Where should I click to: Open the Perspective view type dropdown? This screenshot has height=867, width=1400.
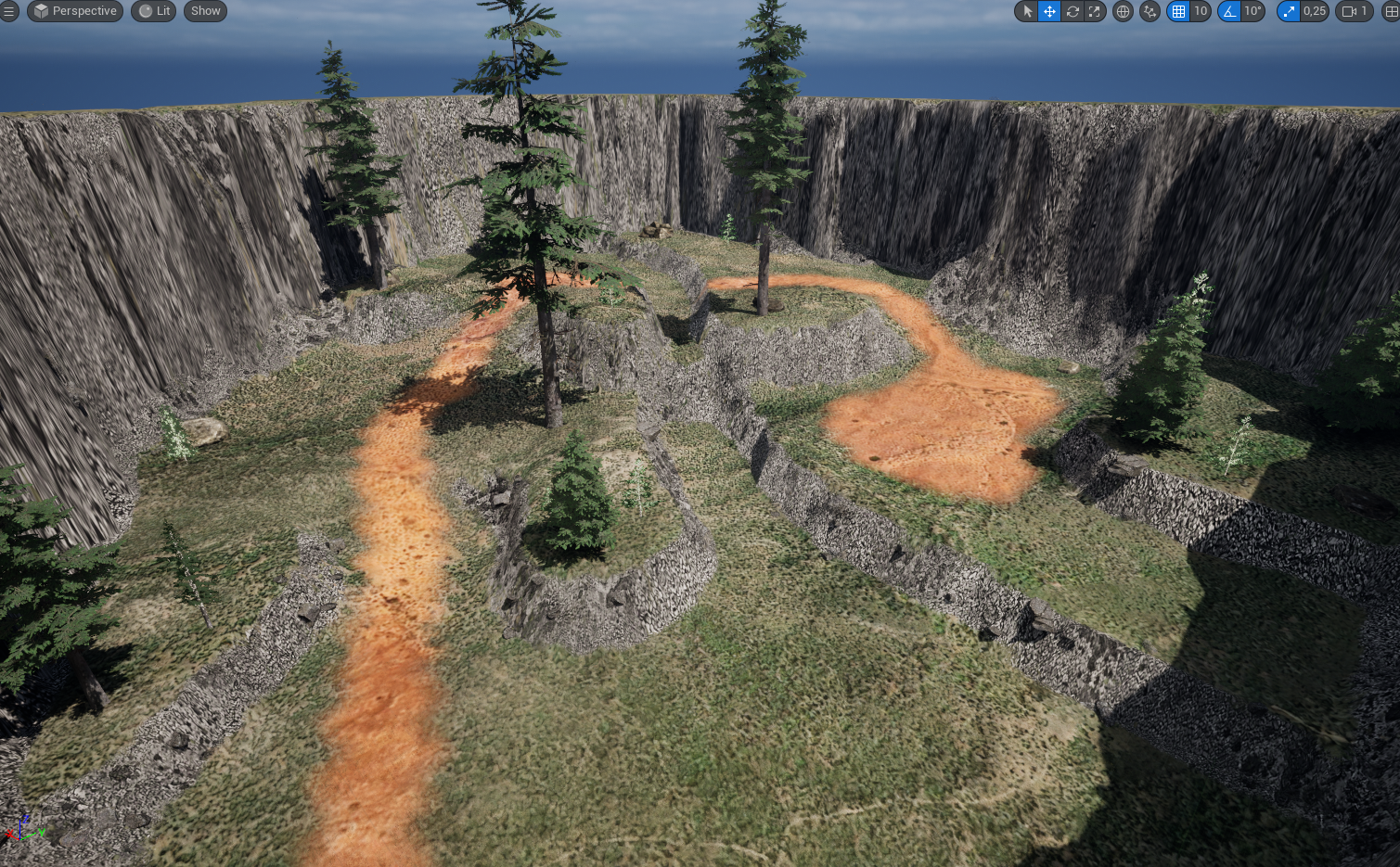click(x=75, y=11)
